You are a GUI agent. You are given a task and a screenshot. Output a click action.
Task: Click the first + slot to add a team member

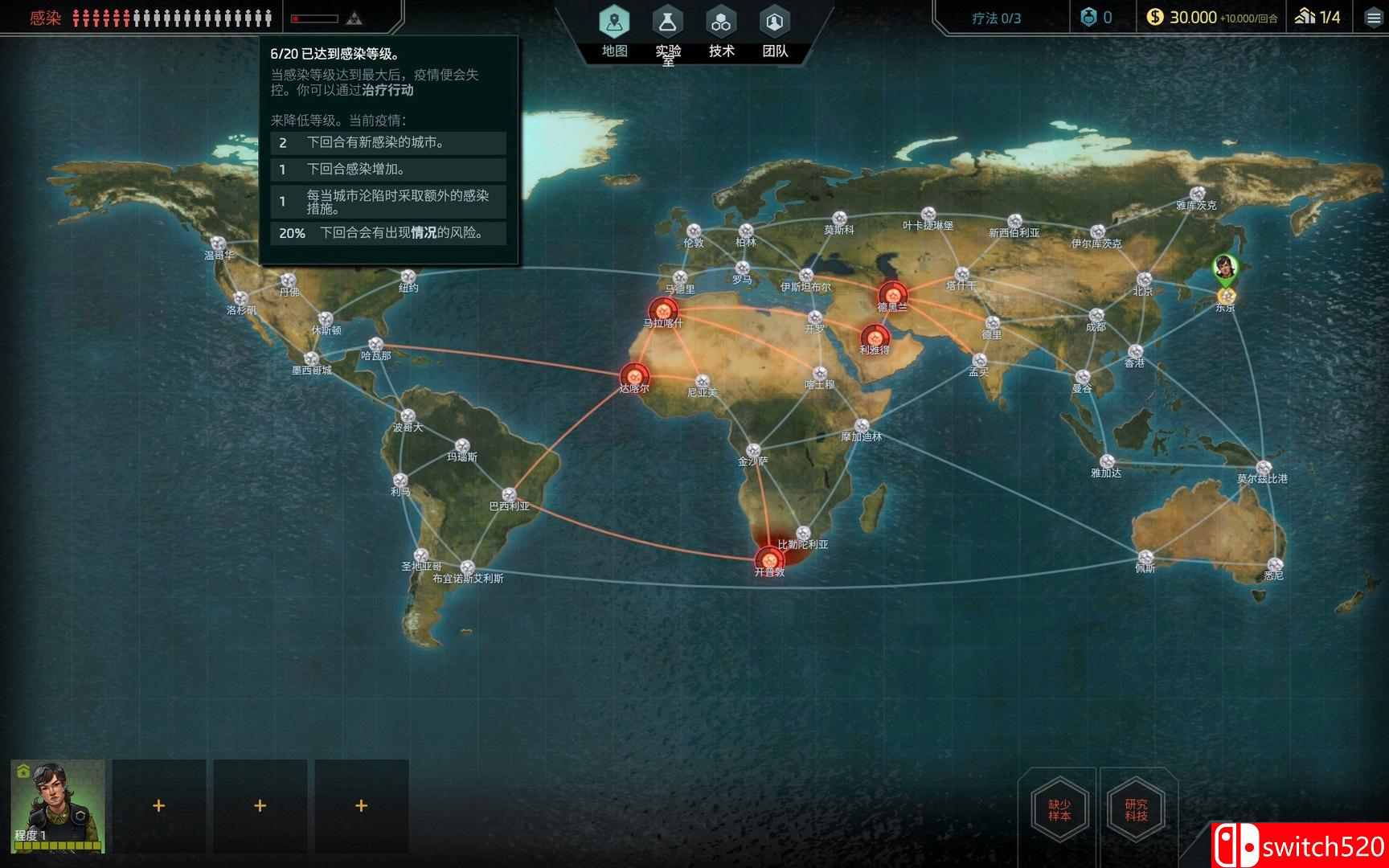click(x=159, y=805)
